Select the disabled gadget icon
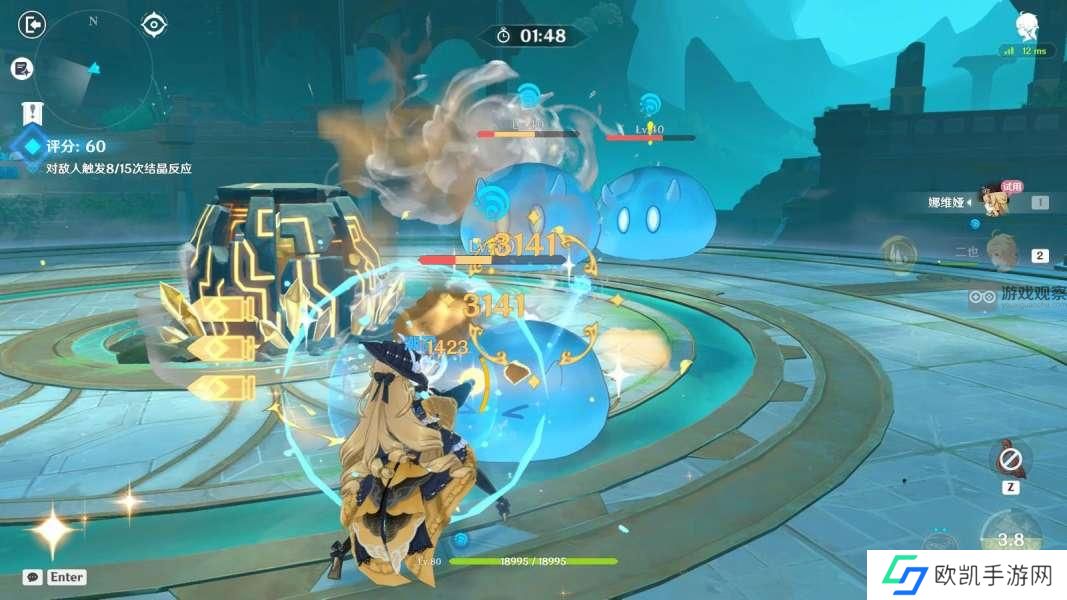1067x600 pixels. click(x=1010, y=460)
